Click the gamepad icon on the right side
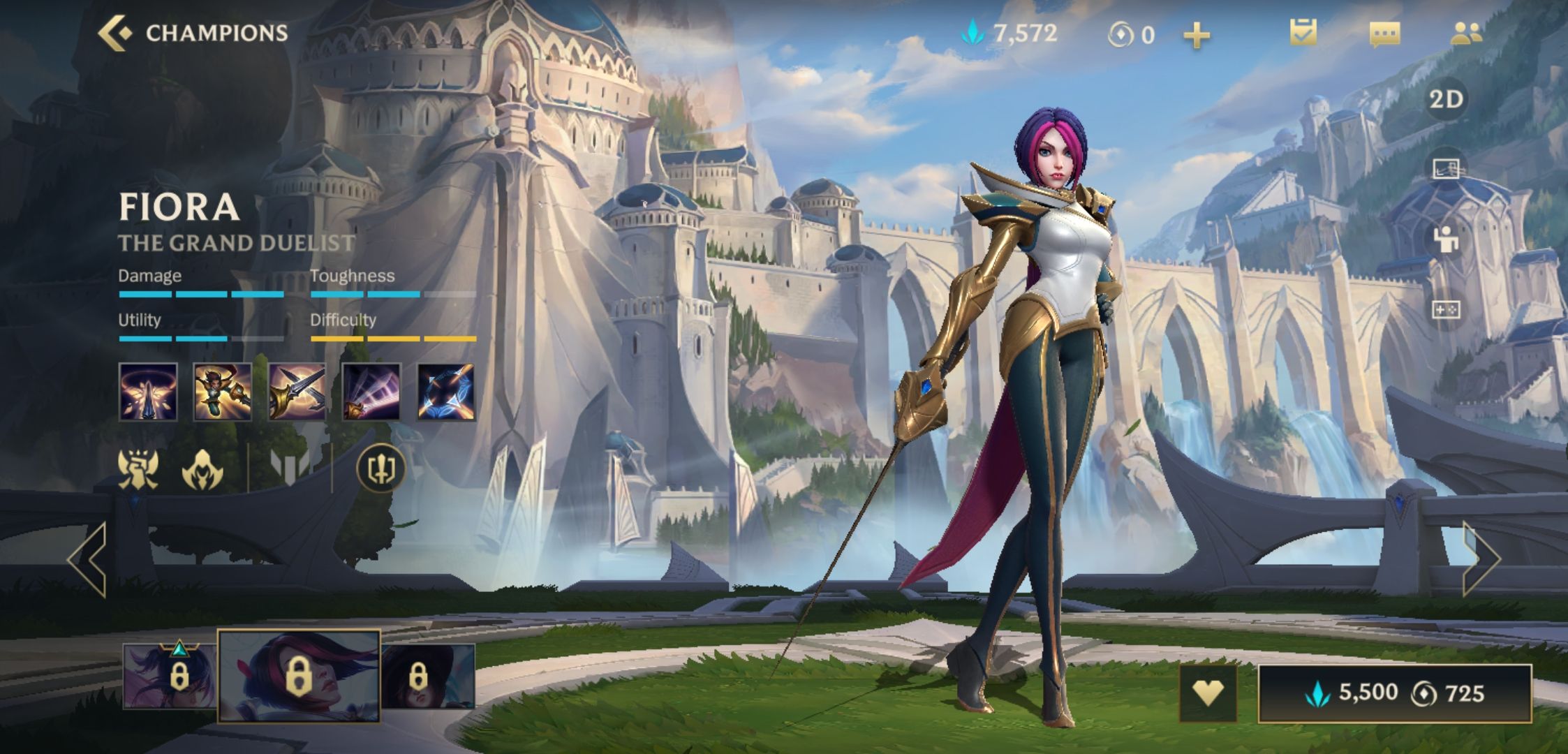 [1446, 309]
